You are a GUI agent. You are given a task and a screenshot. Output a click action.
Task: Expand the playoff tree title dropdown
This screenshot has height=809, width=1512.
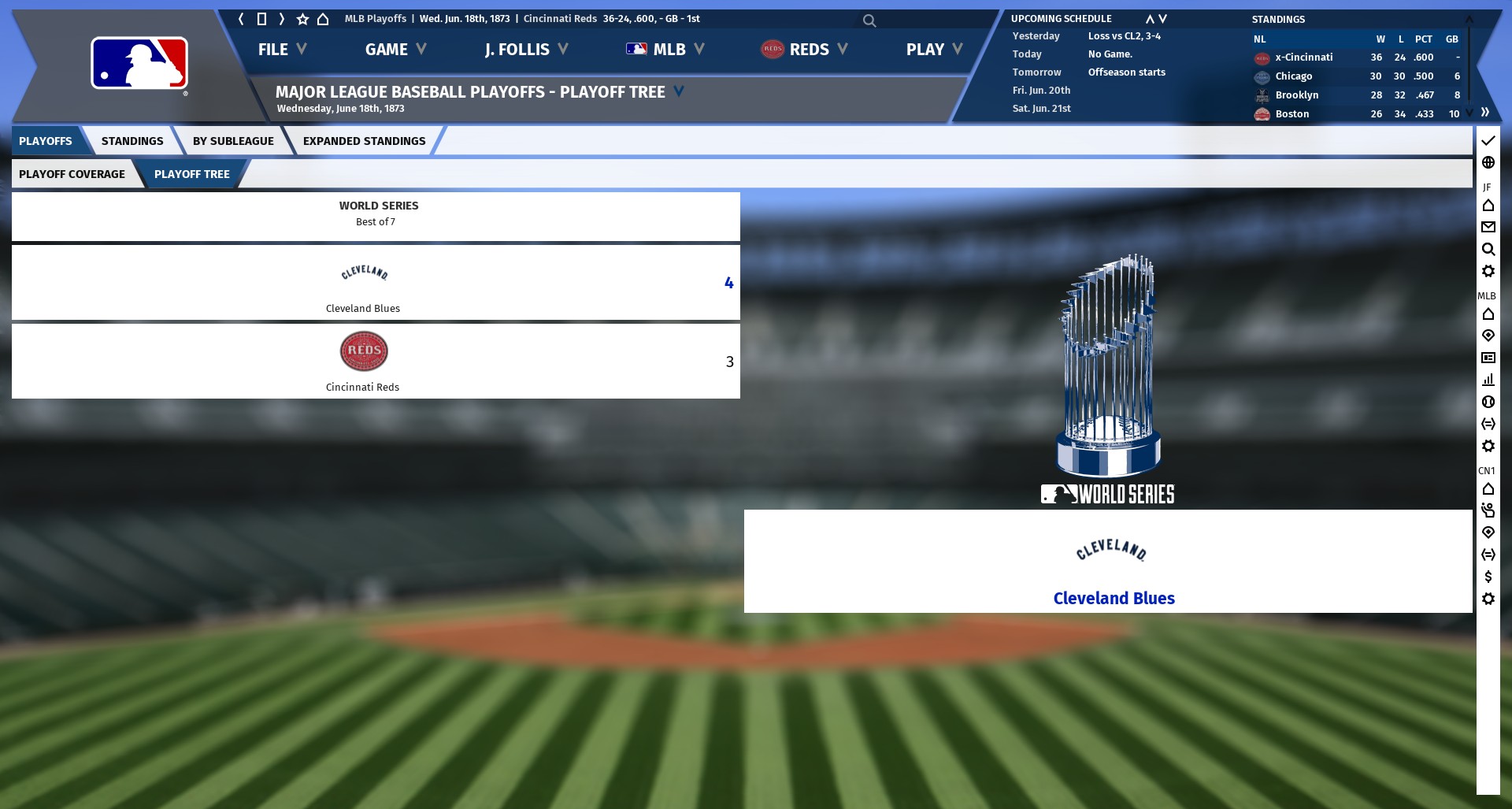(x=679, y=91)
